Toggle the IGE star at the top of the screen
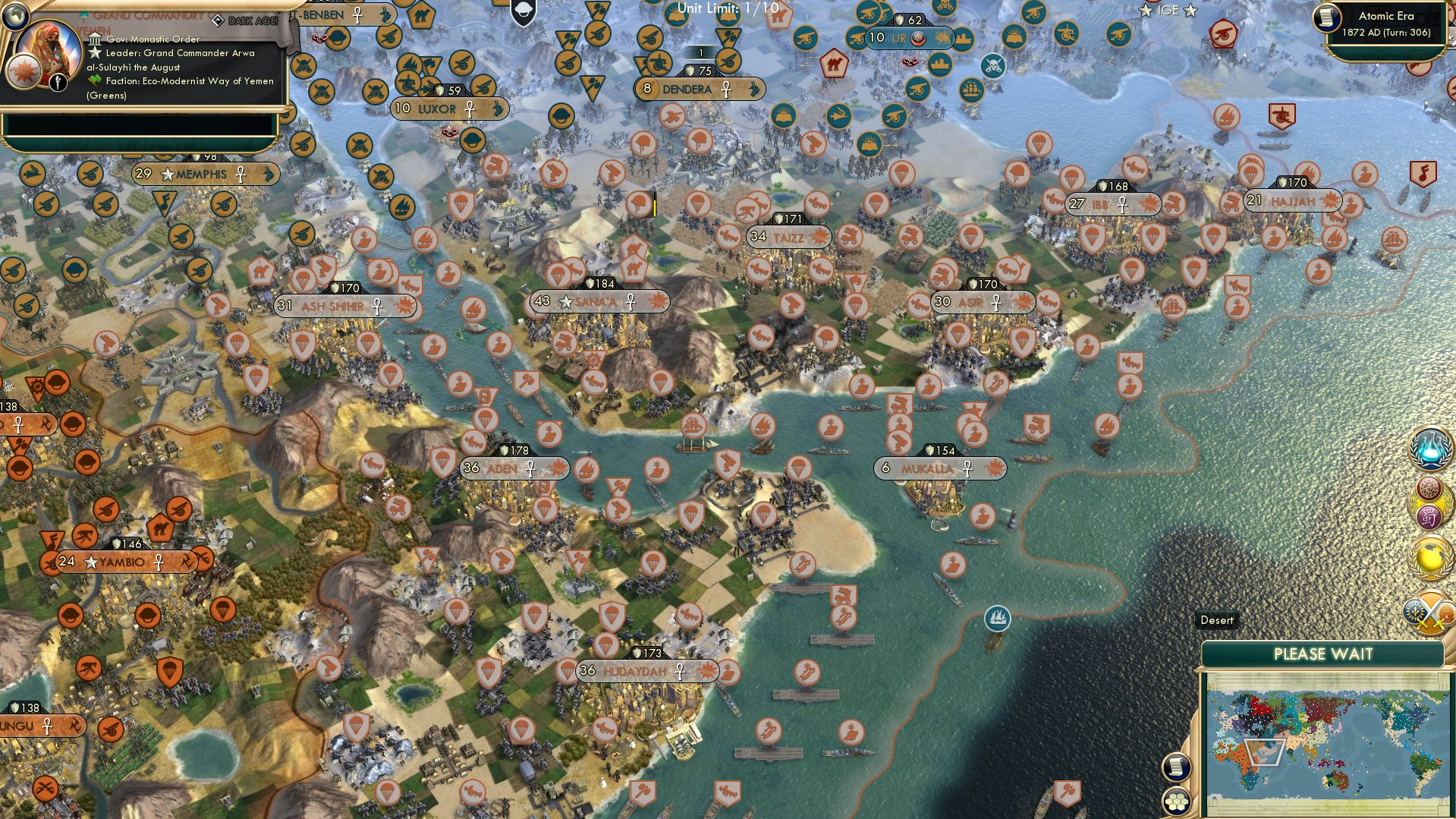The width and height of the screenshot is (1456, 819). point(1146,10)
